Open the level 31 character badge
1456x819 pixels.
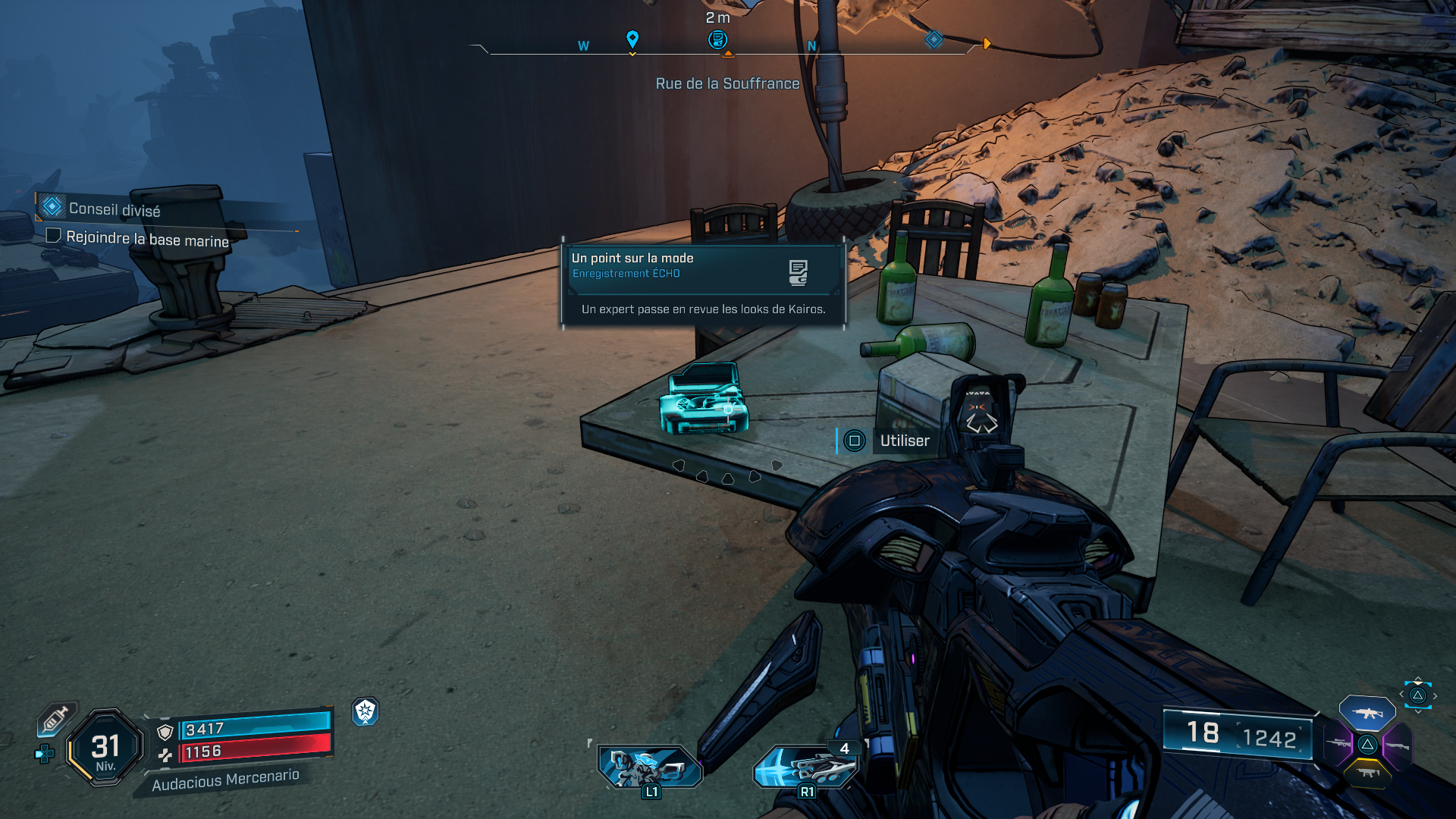click(x=105, y=748)
